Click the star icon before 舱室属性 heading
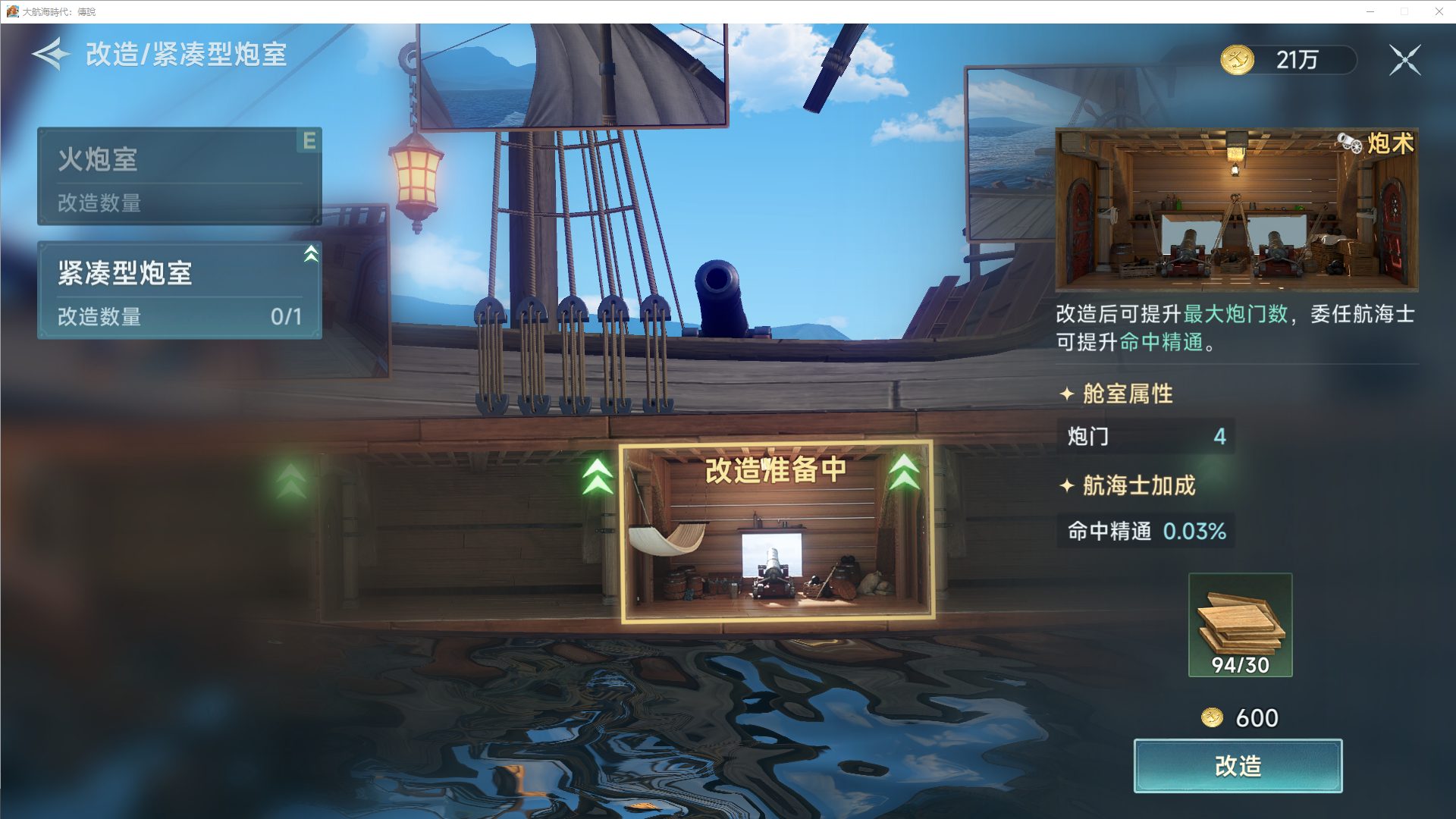Screen dimensions: 1456x819 click(x=1068, y=394)
